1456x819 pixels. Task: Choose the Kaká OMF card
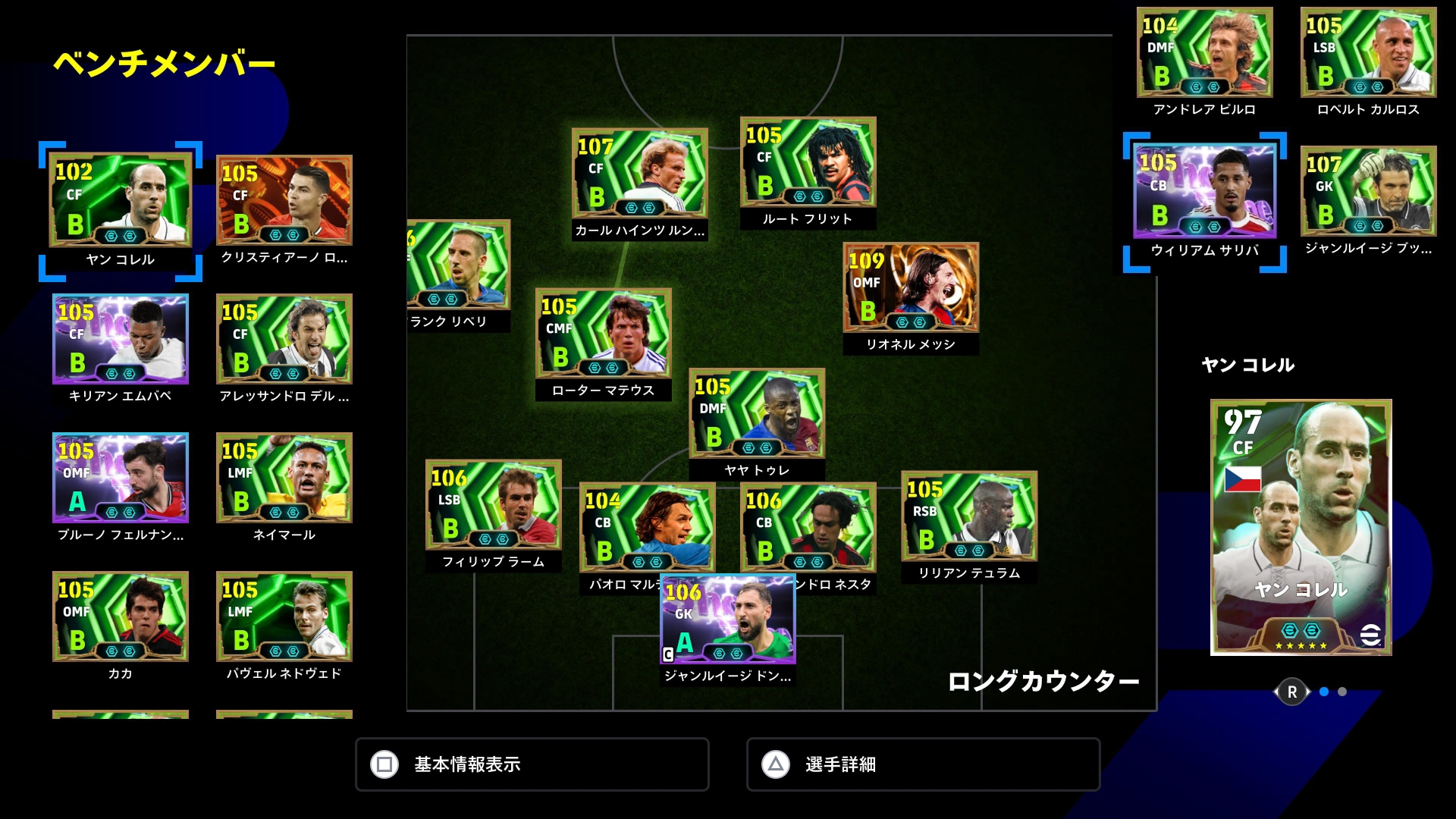(x=121, y=617)
